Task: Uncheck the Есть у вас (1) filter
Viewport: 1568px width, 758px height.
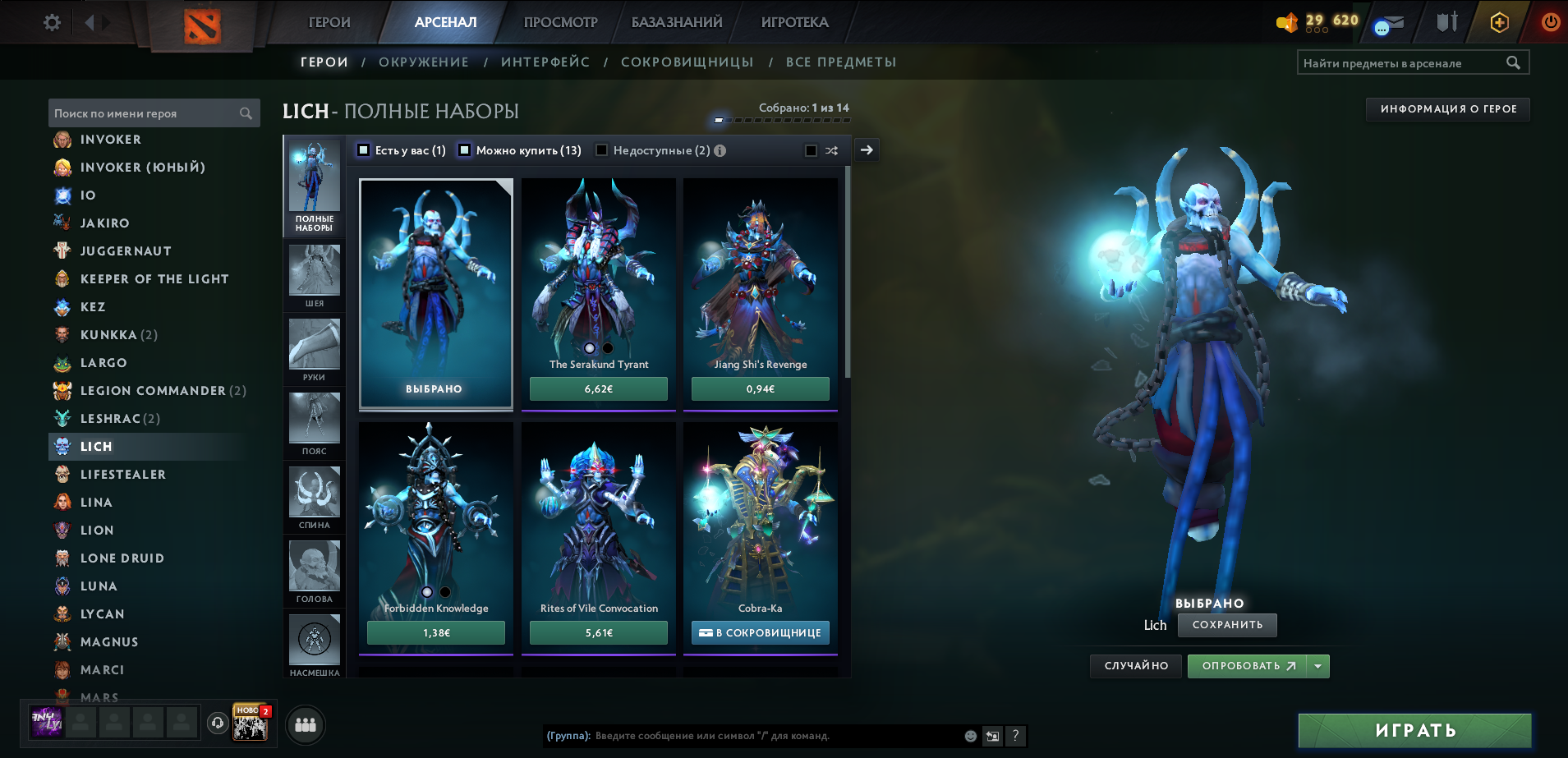Action: pyautogui.click(x=361, y=150)
